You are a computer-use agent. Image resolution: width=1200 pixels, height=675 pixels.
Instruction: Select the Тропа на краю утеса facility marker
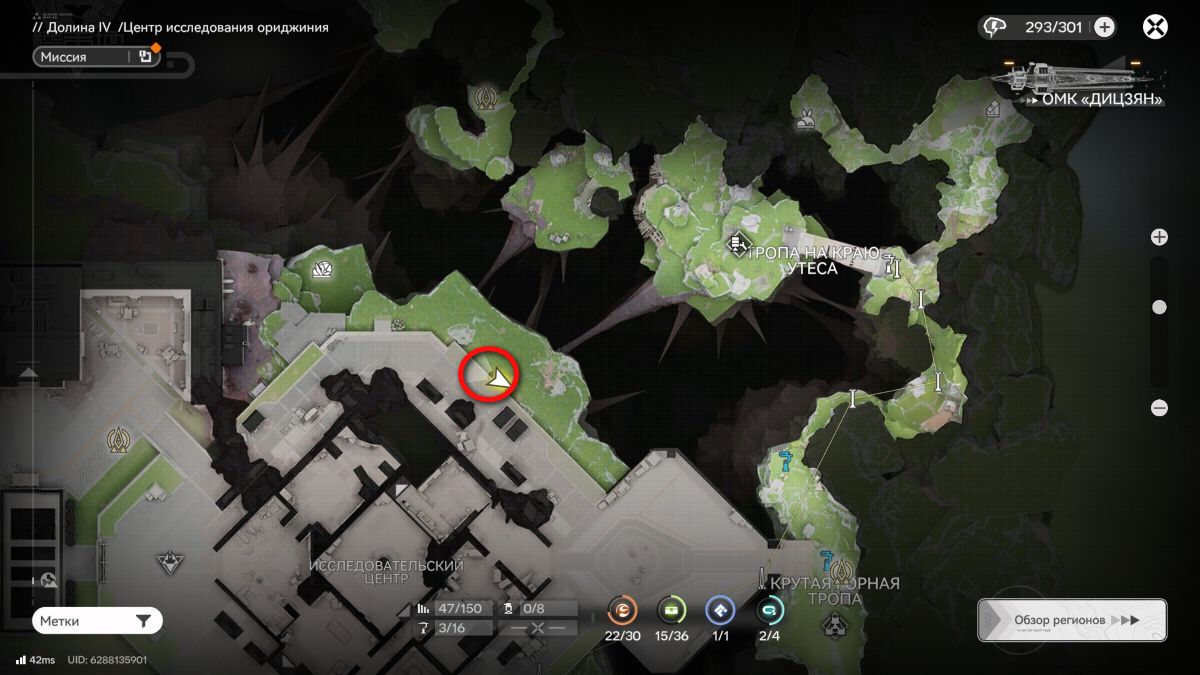pyautogui.click(x=739, y=243)
